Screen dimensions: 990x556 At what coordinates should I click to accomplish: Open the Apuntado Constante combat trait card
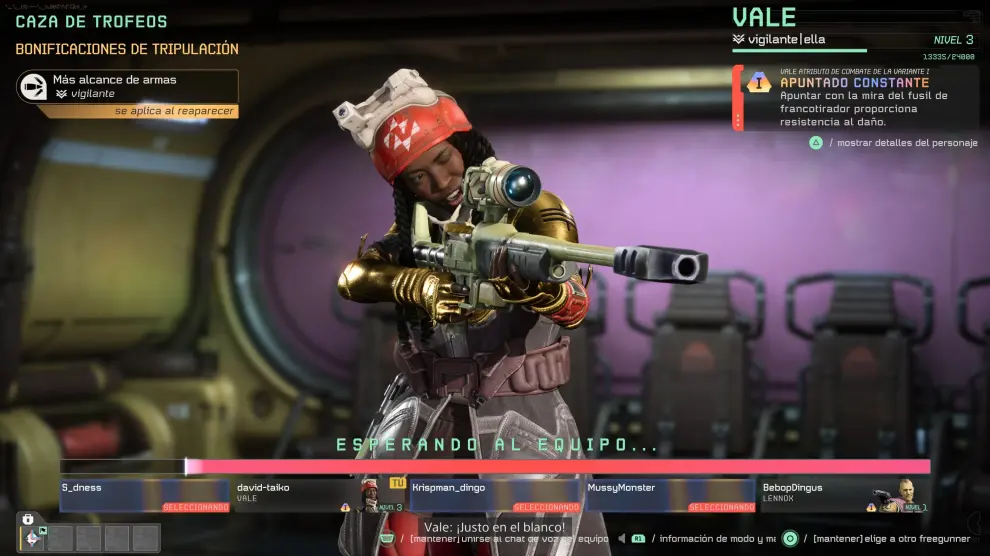(x=855, y=98)
